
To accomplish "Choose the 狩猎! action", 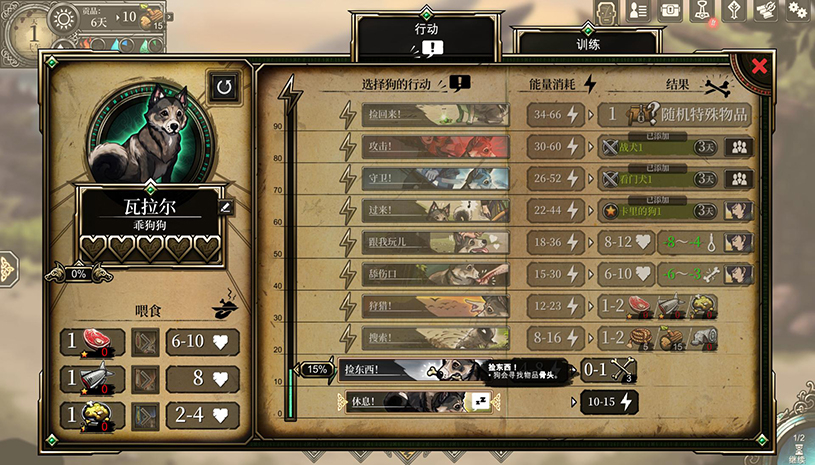I will [x=434, y=305].
